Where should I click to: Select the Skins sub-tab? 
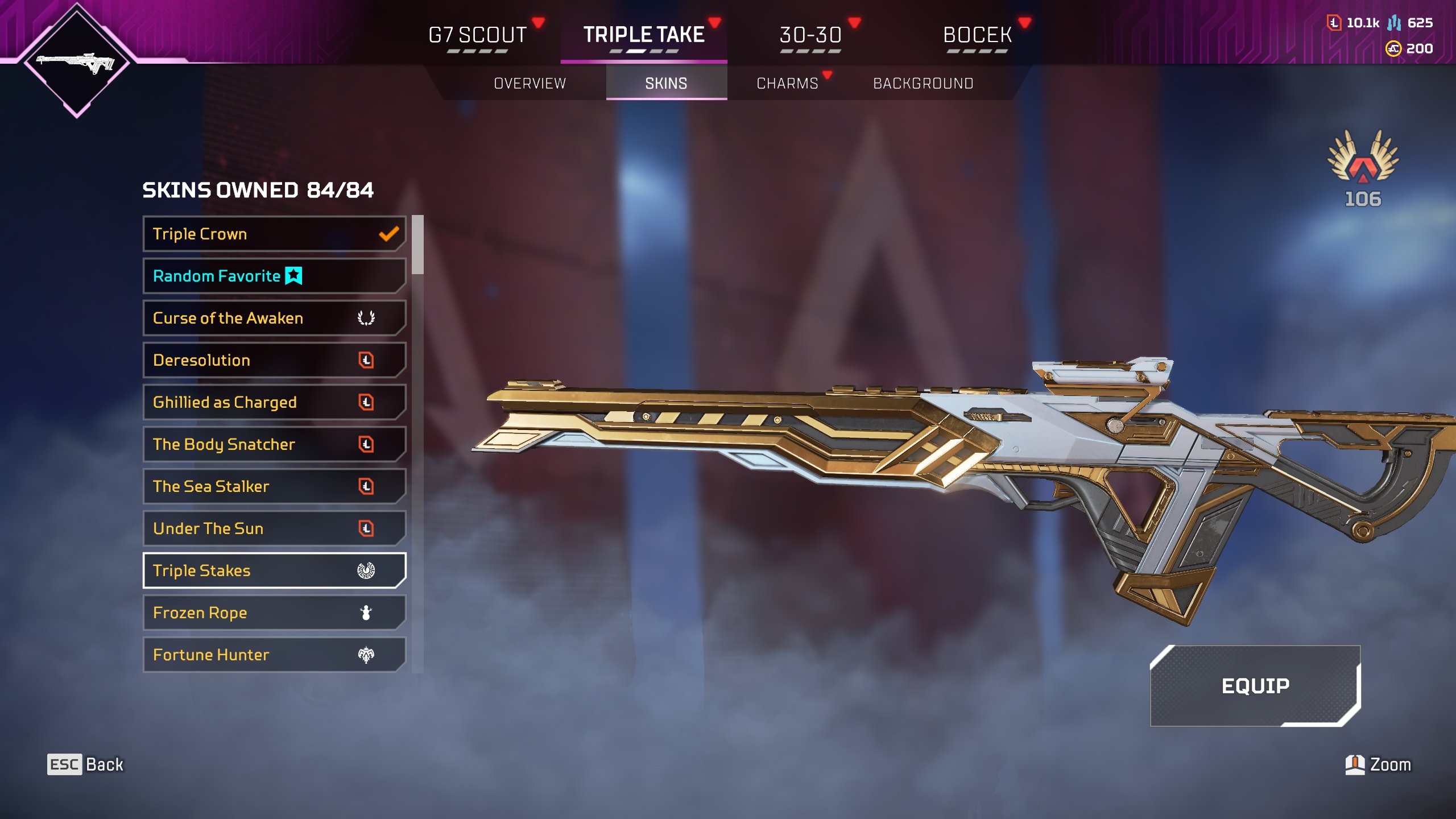click(666, 84)
